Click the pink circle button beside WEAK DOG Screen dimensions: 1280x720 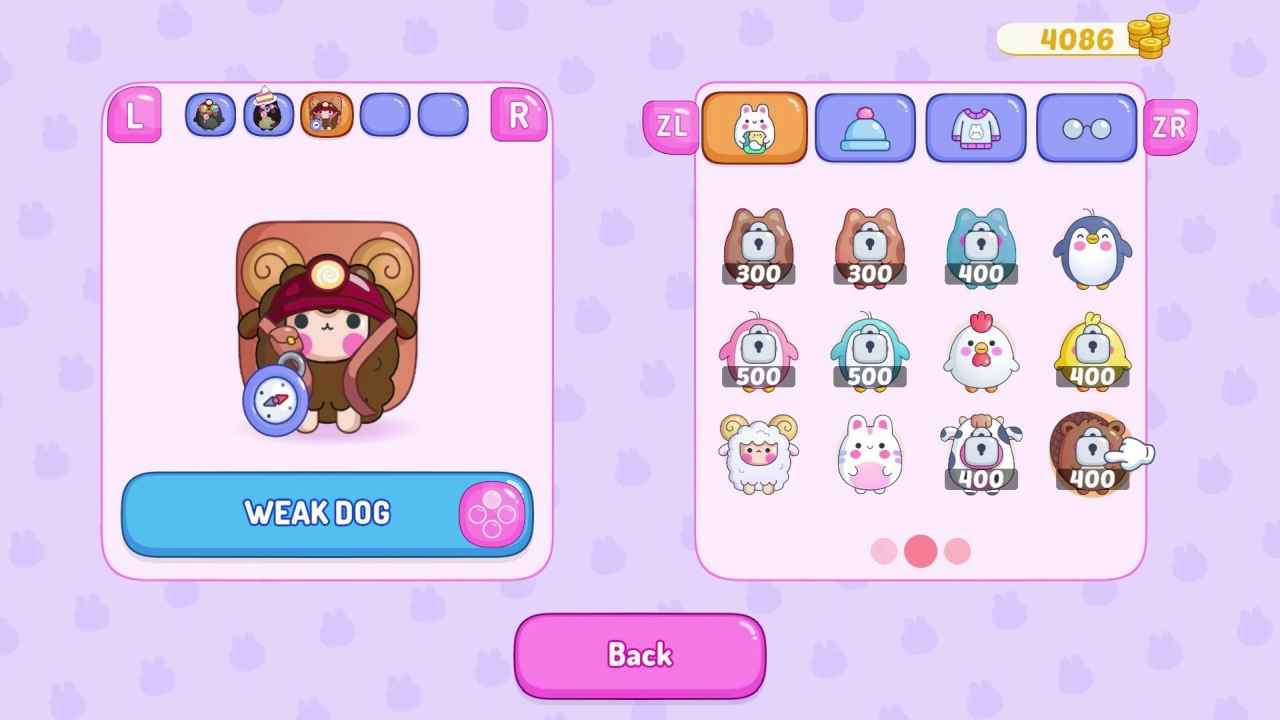[492, 513]
